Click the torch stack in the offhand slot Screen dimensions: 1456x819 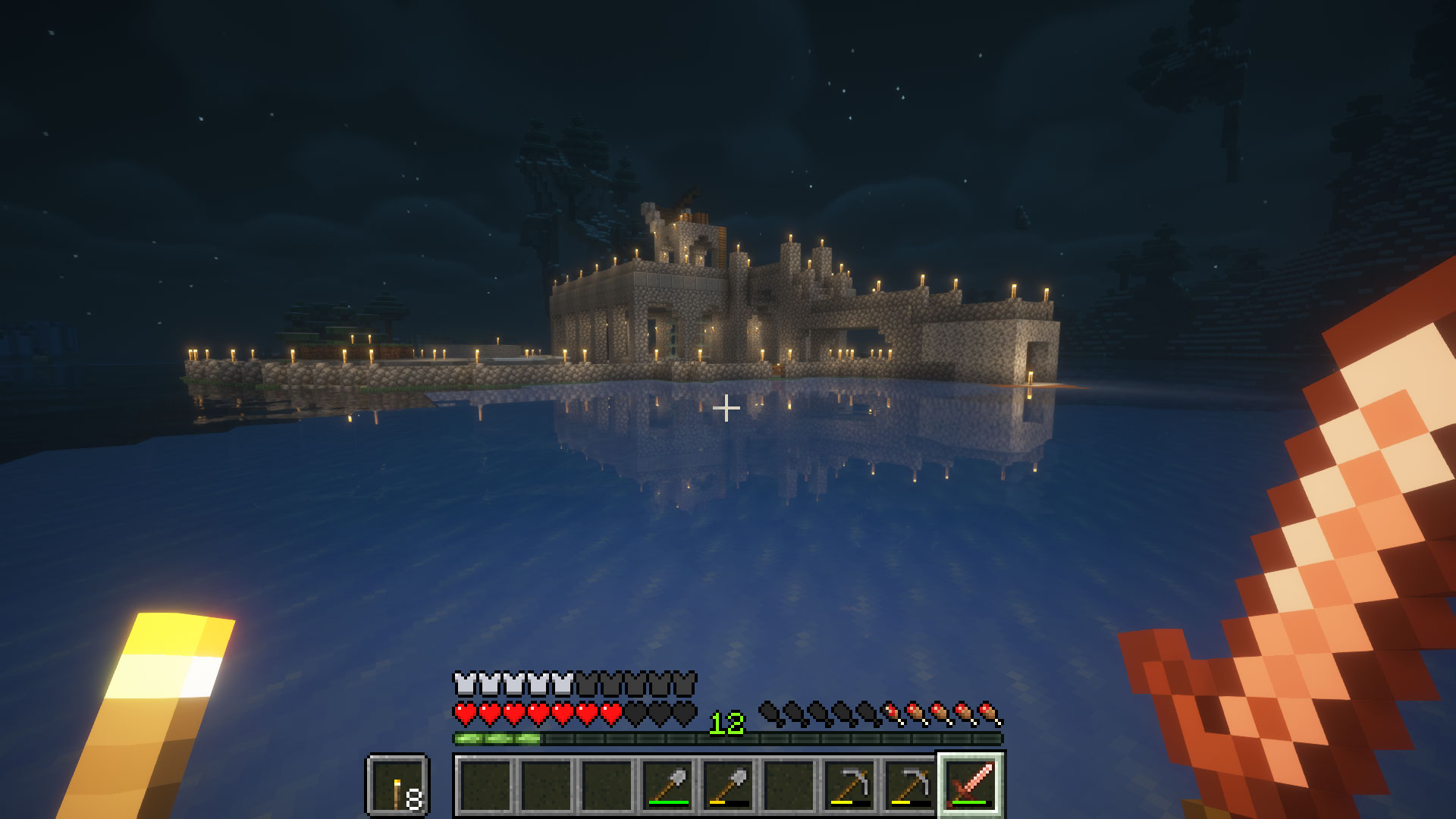(397, 781)
